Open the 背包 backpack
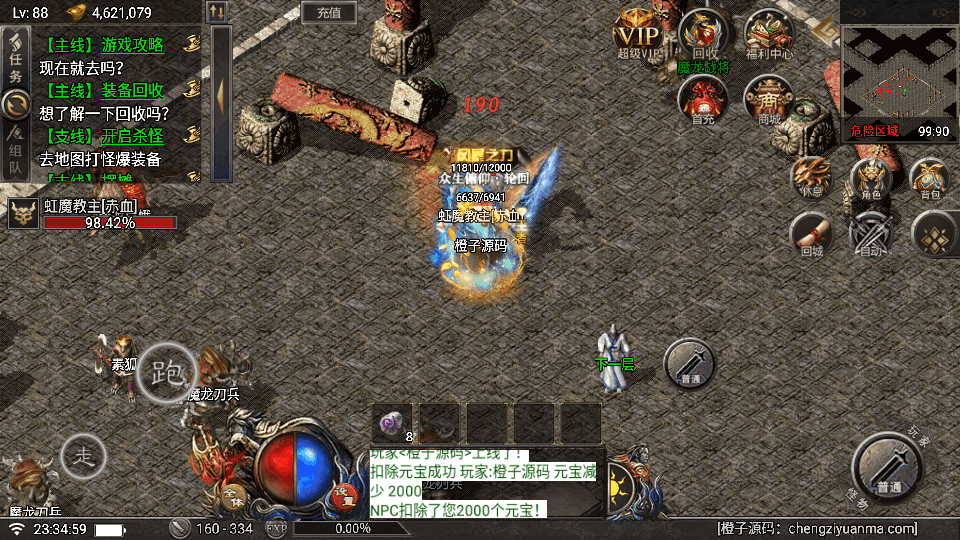The width and height of the screenshot is (960, 540). point(930,177)
